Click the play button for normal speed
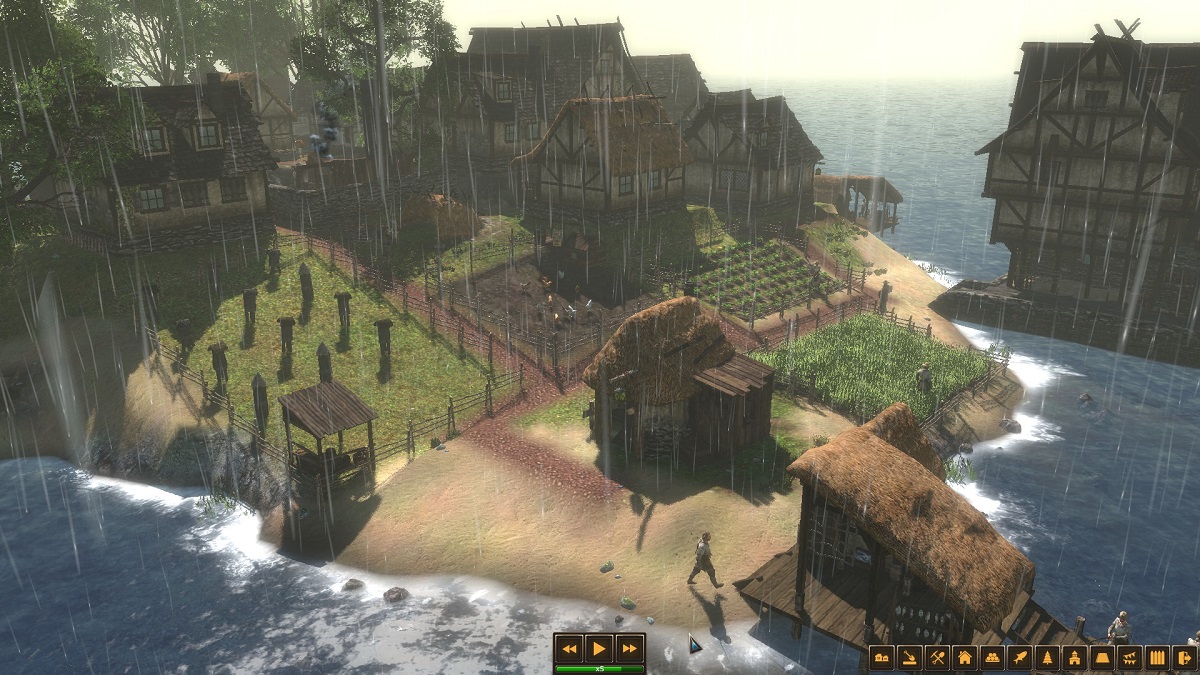The image size is (1200, 675). (x=599, y=648)
